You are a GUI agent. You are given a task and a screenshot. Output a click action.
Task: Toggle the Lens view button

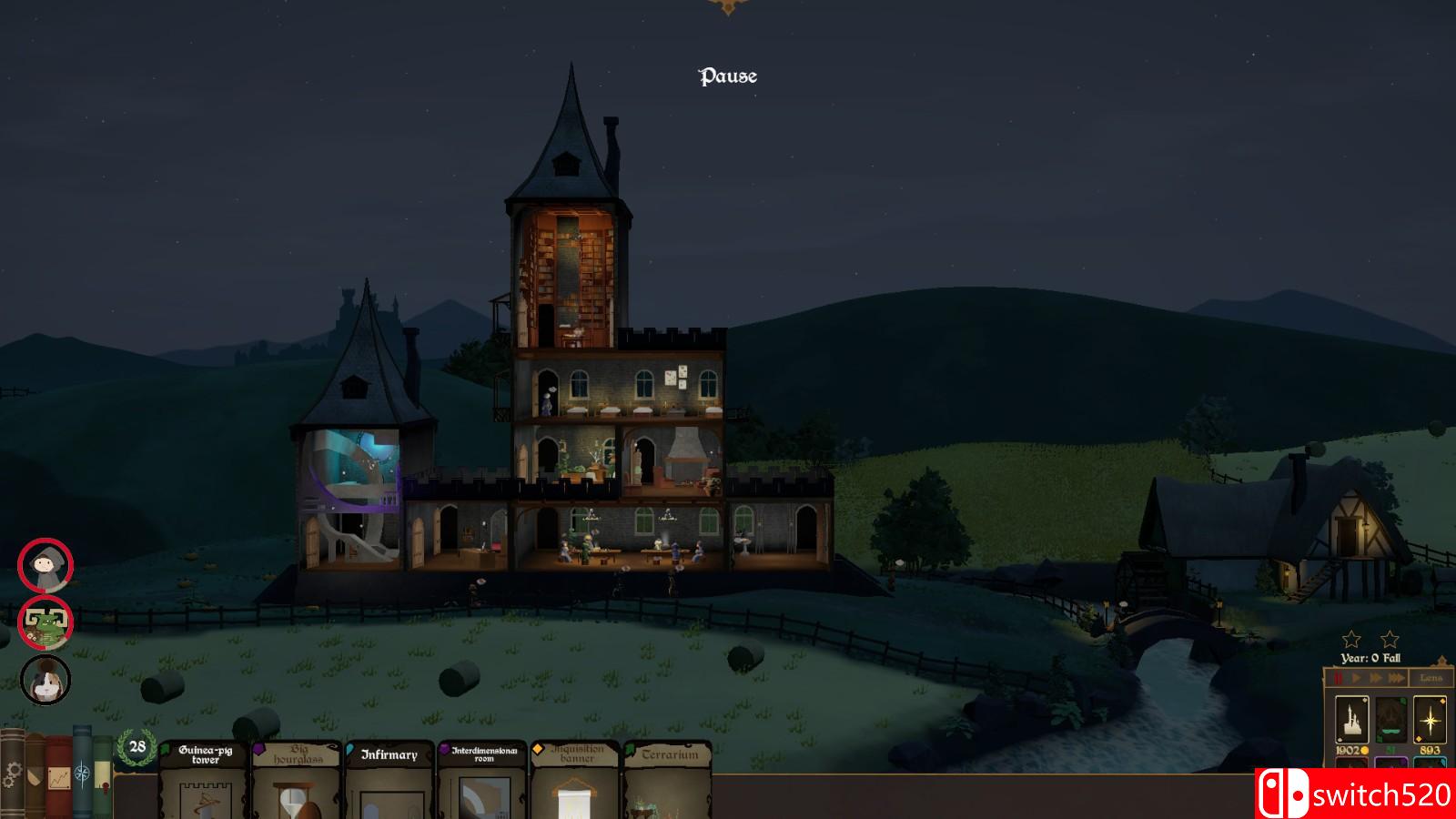(x=1431, y=678)
